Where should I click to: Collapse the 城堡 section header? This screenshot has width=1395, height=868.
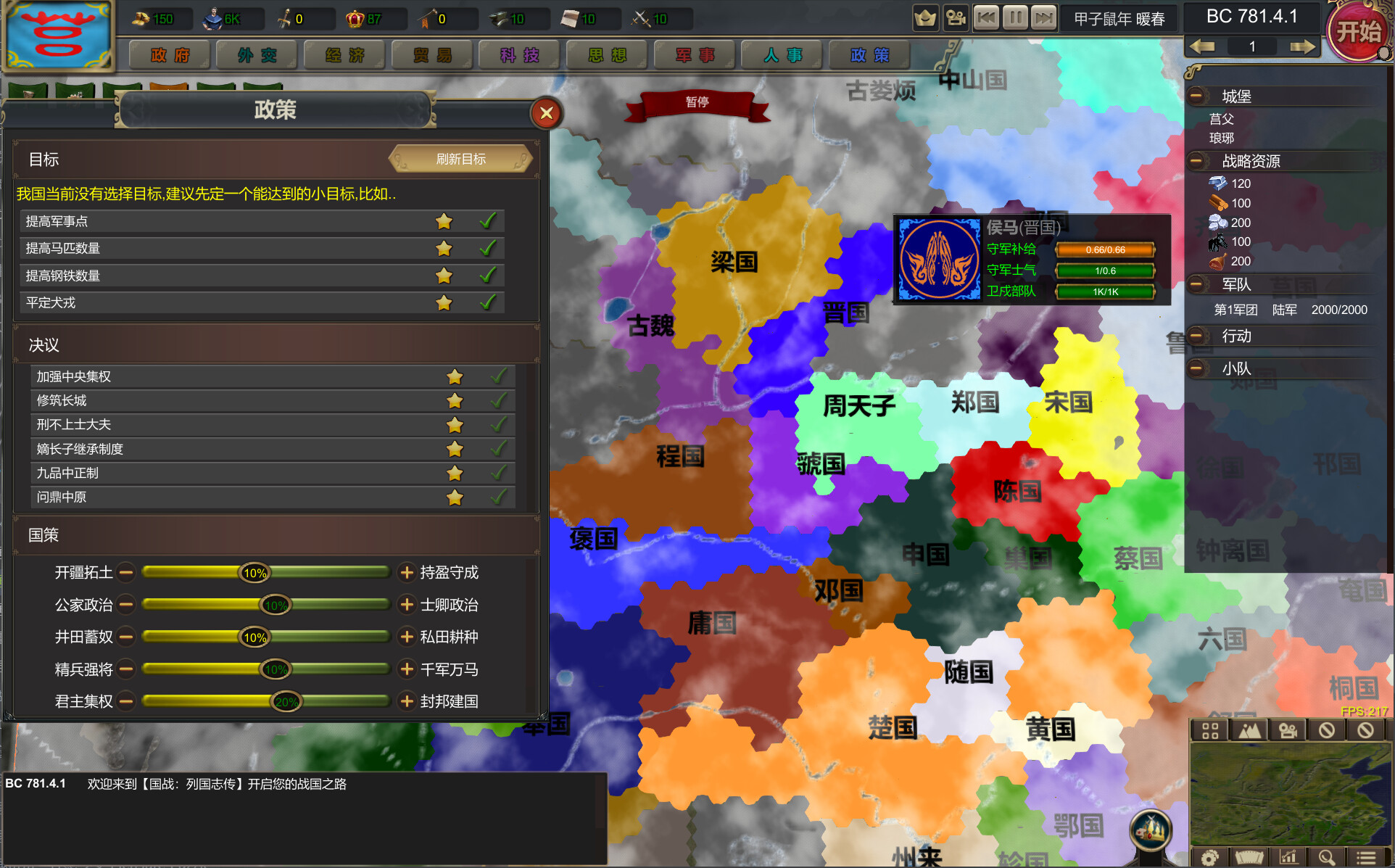1196,95
